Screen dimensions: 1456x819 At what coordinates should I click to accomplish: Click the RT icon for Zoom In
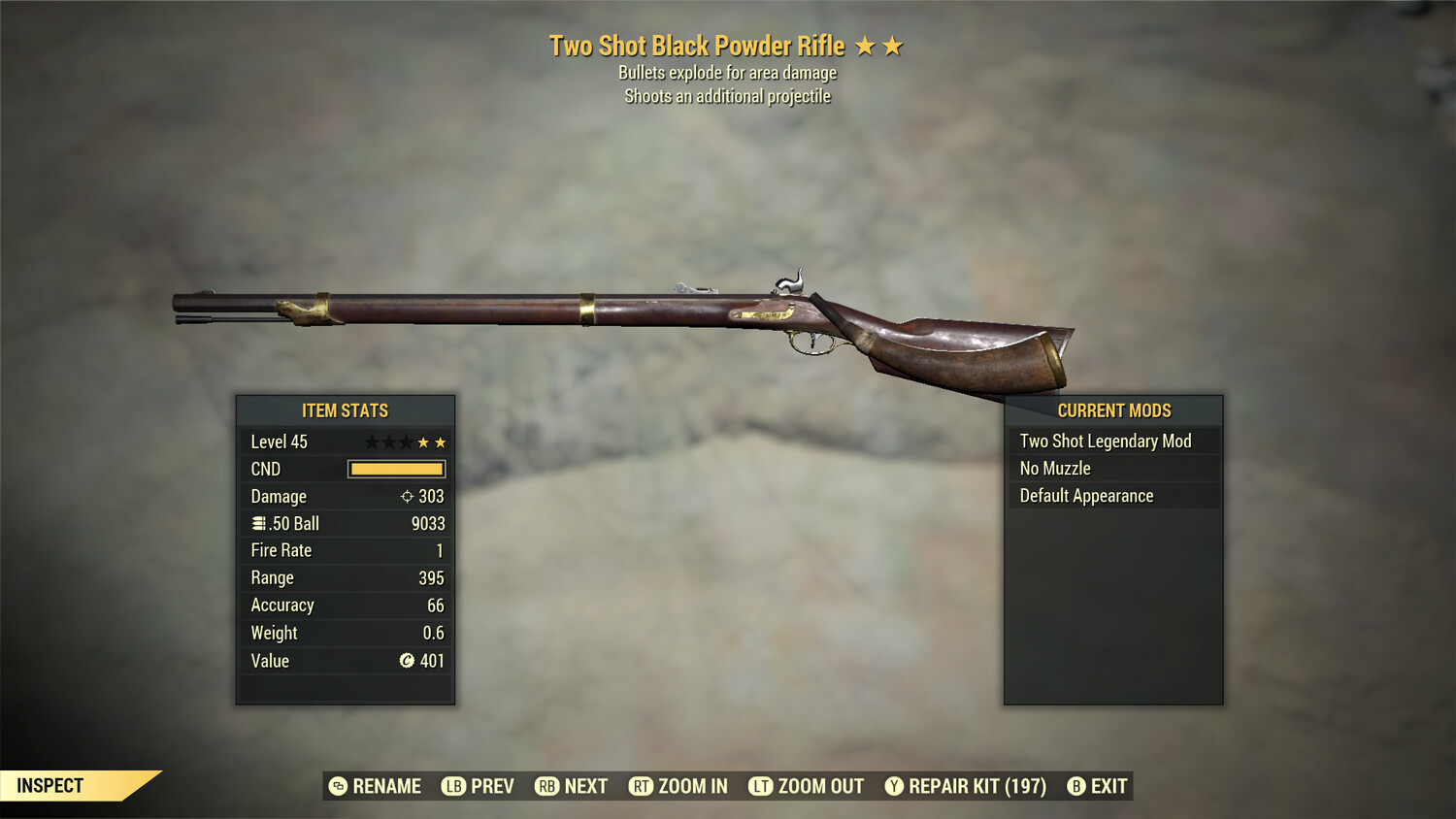[642, 786]
